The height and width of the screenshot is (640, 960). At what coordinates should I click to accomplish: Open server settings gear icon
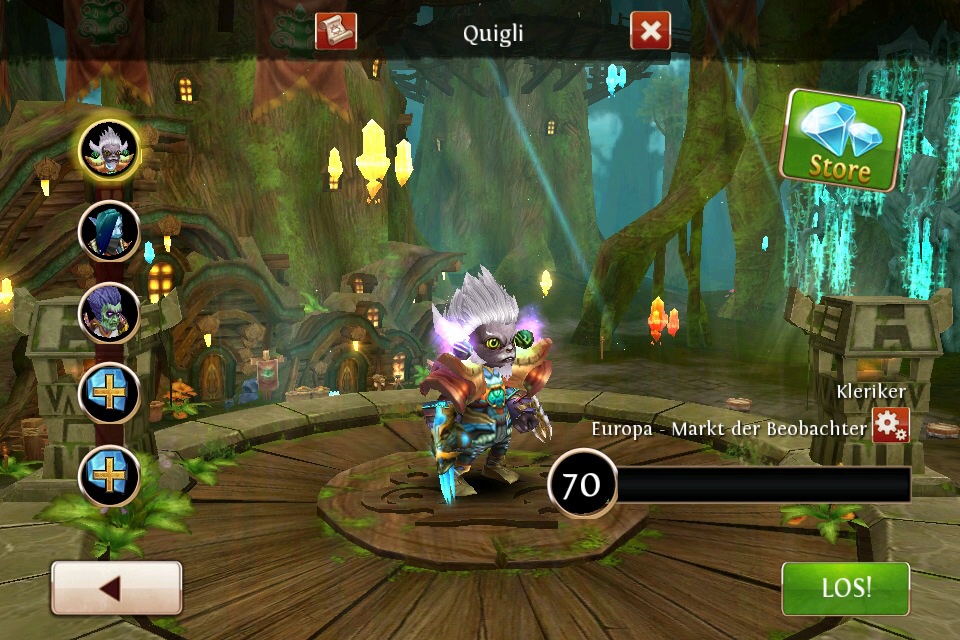[x=890, y=425]
